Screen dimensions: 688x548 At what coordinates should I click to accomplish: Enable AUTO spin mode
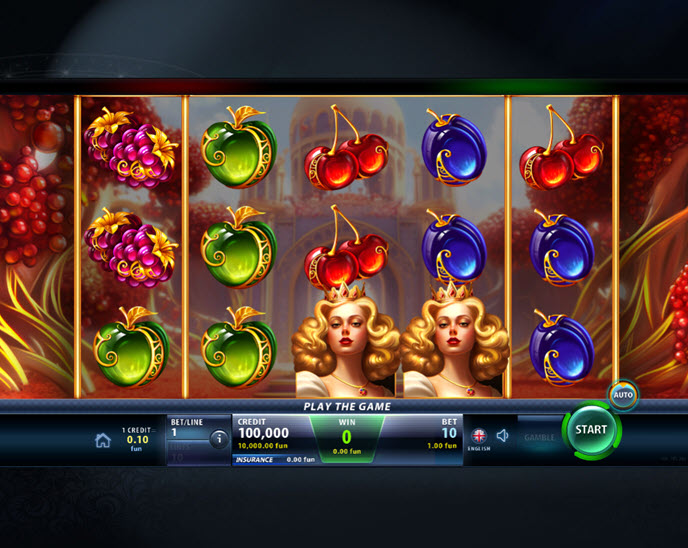coord(623,395)
